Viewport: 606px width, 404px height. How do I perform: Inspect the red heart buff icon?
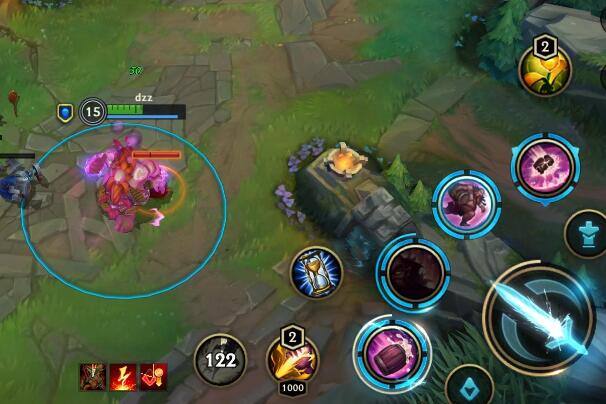pos(153,377)
